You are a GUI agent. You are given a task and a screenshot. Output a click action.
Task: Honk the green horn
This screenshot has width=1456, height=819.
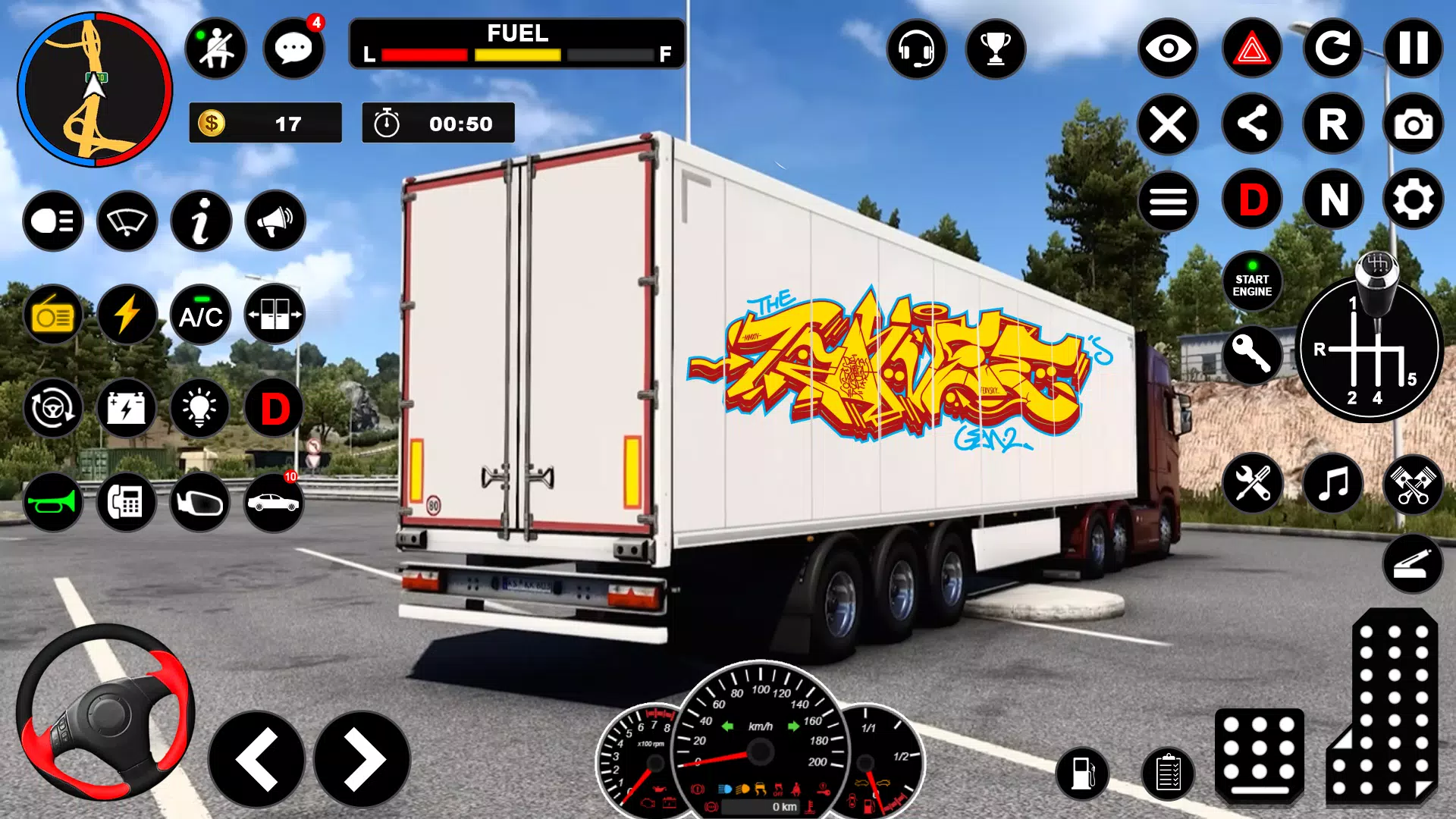pos(52,500)
